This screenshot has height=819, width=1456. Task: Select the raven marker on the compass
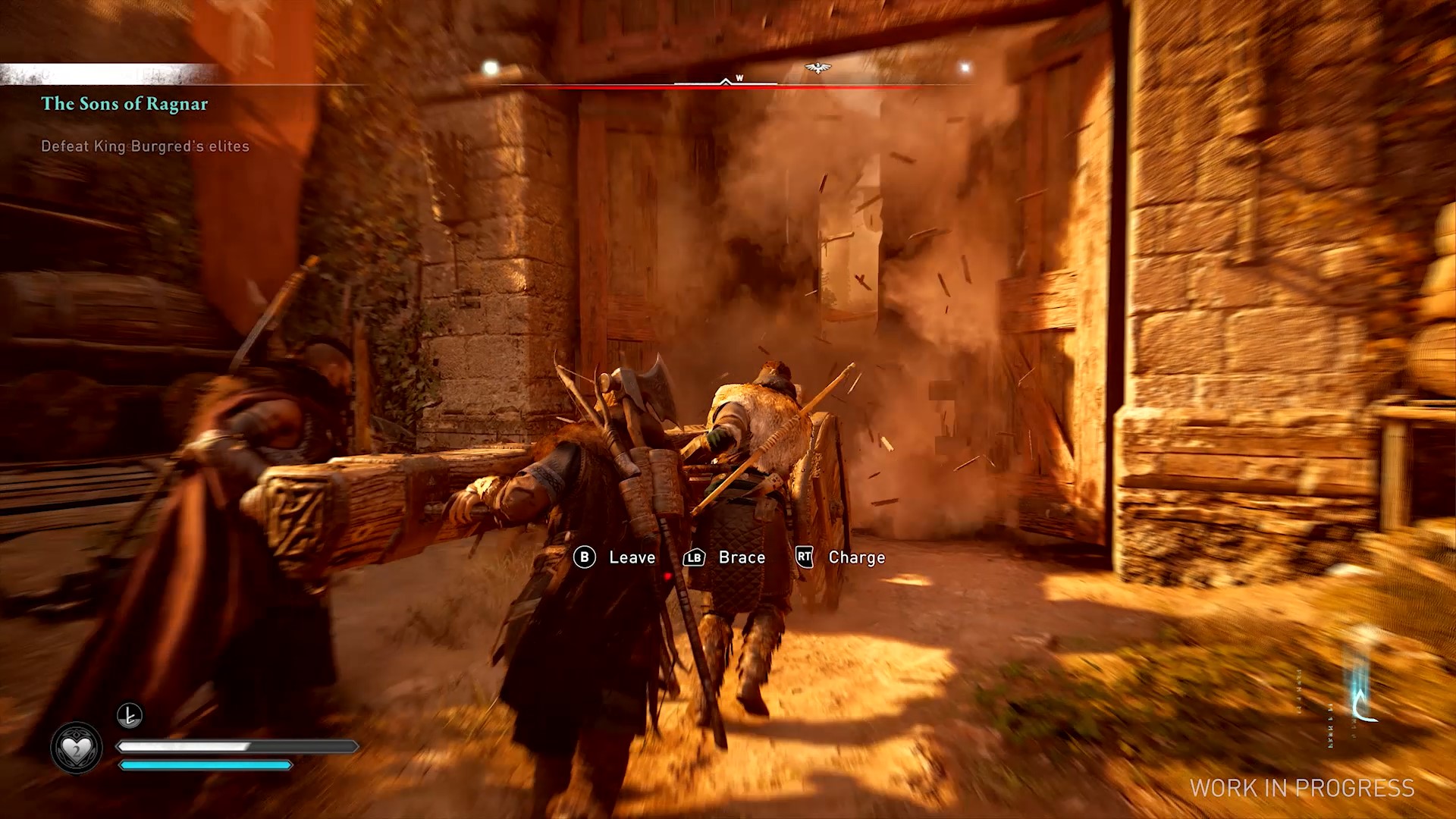(817, 68)
